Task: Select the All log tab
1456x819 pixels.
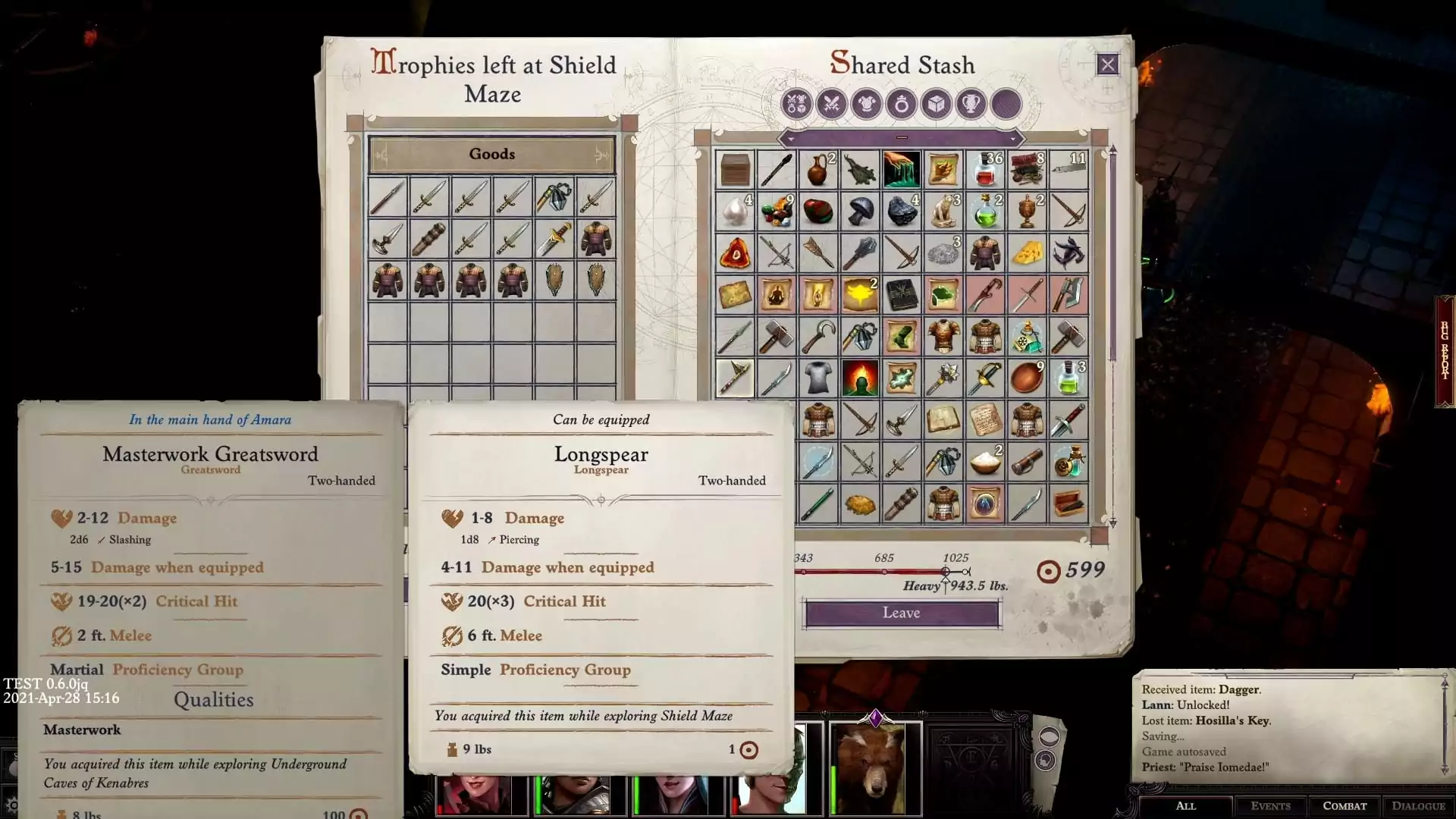Action: (1185, 806)
